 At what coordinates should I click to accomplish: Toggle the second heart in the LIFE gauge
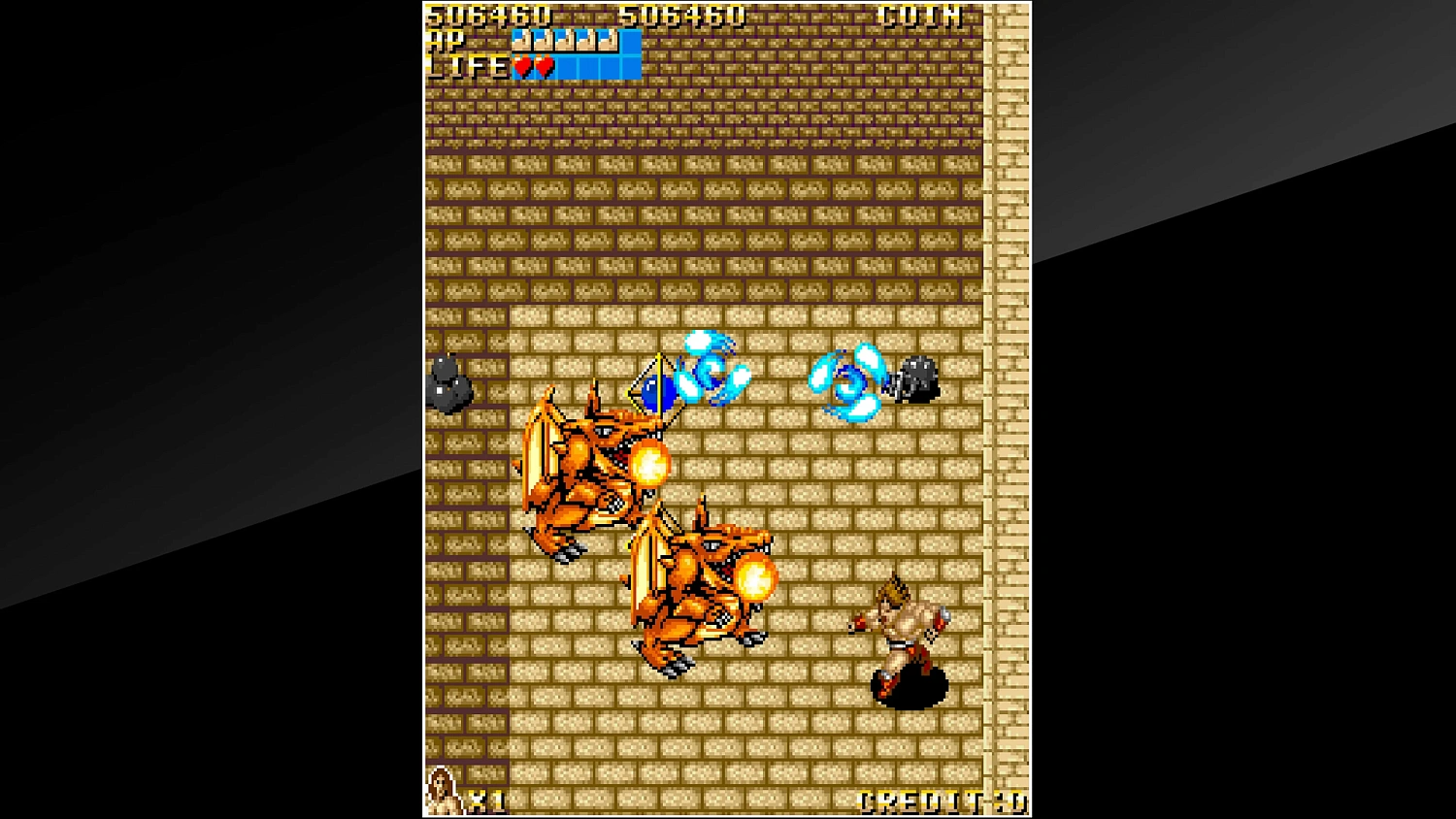(546, 67)
